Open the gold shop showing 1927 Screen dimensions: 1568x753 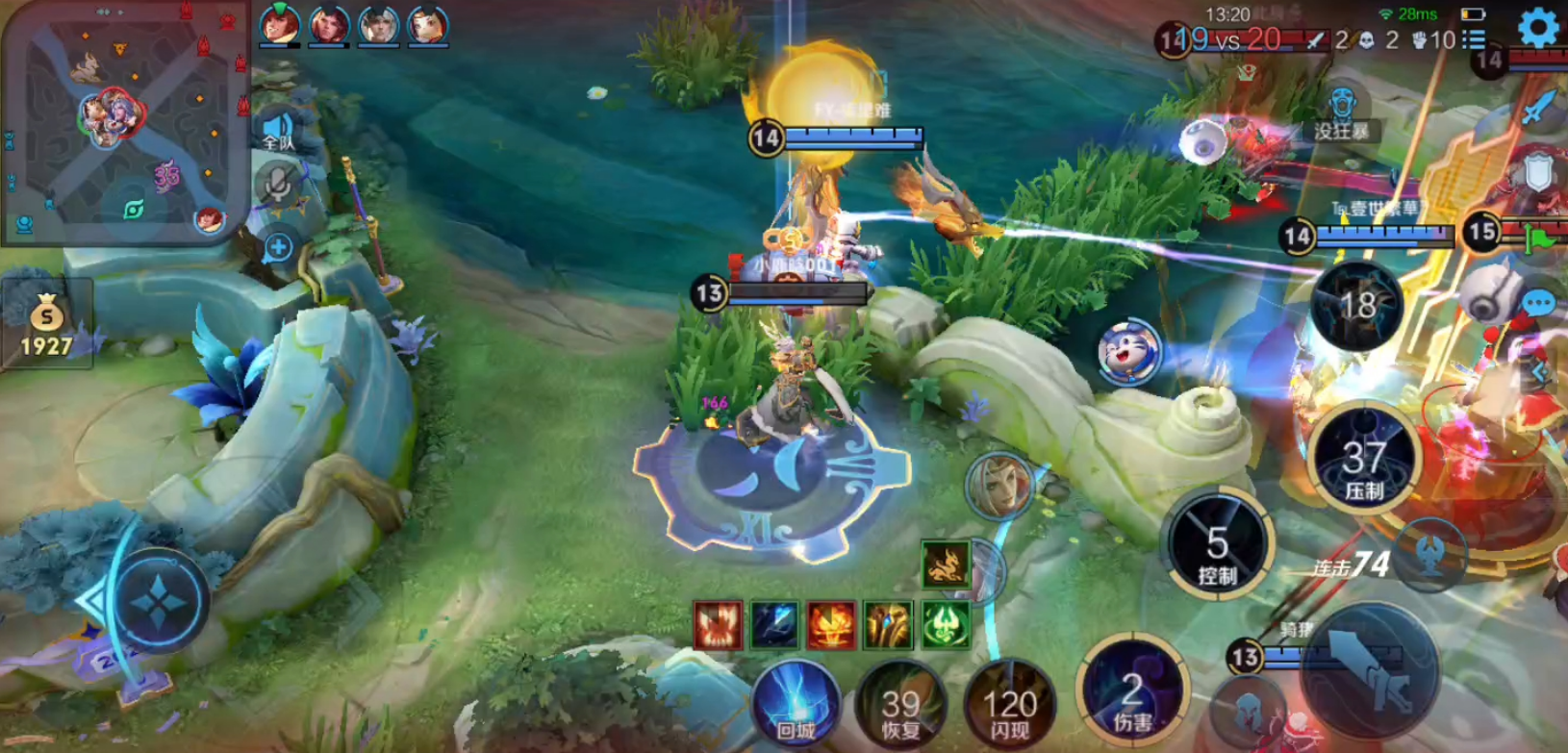(46, 325)
